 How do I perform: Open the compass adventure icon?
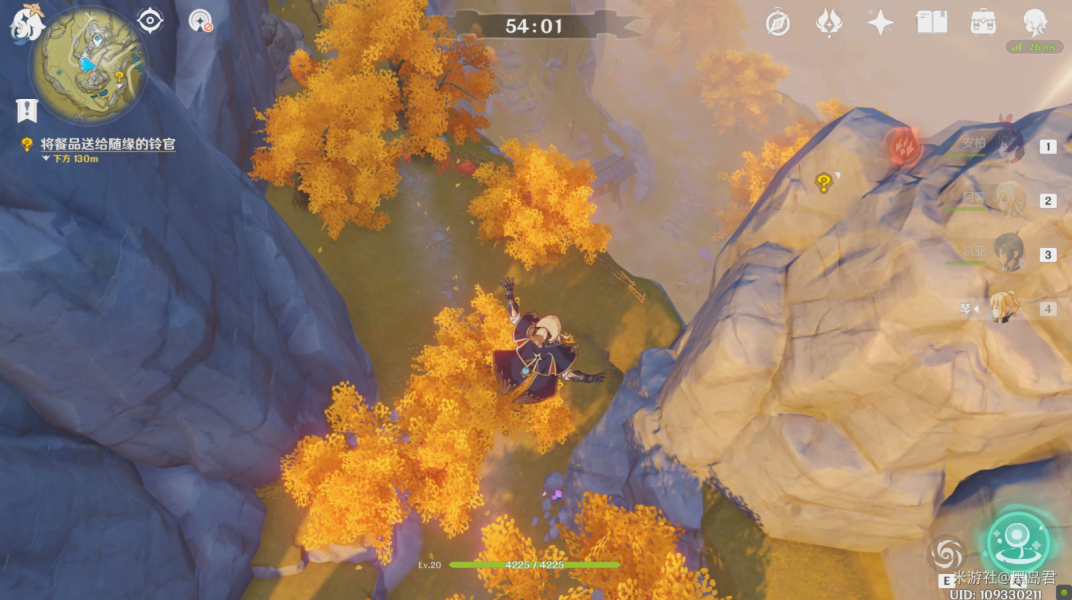tap(777, 23)
